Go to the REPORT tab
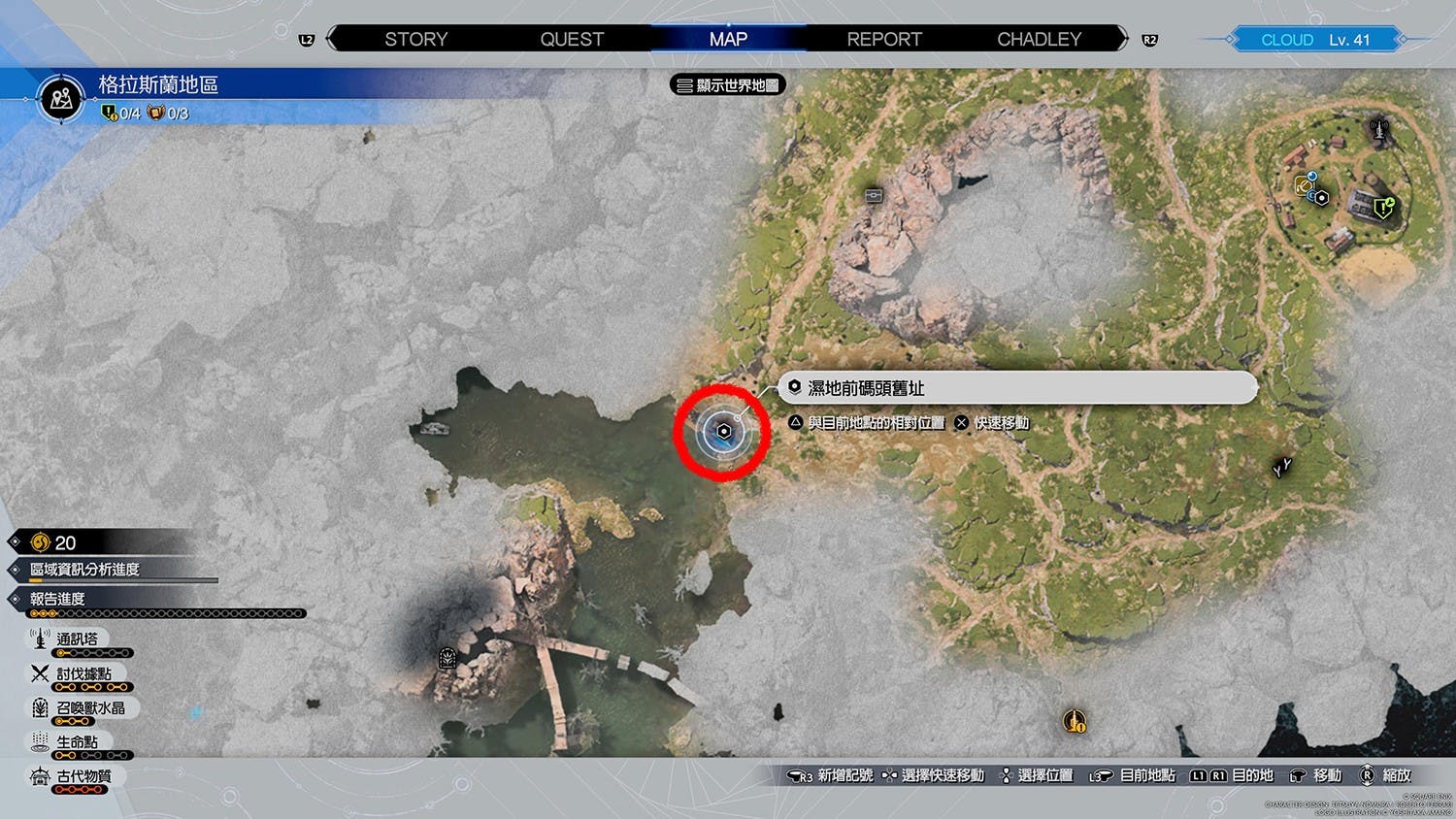Screen dimensions: 1456x819 883,40
